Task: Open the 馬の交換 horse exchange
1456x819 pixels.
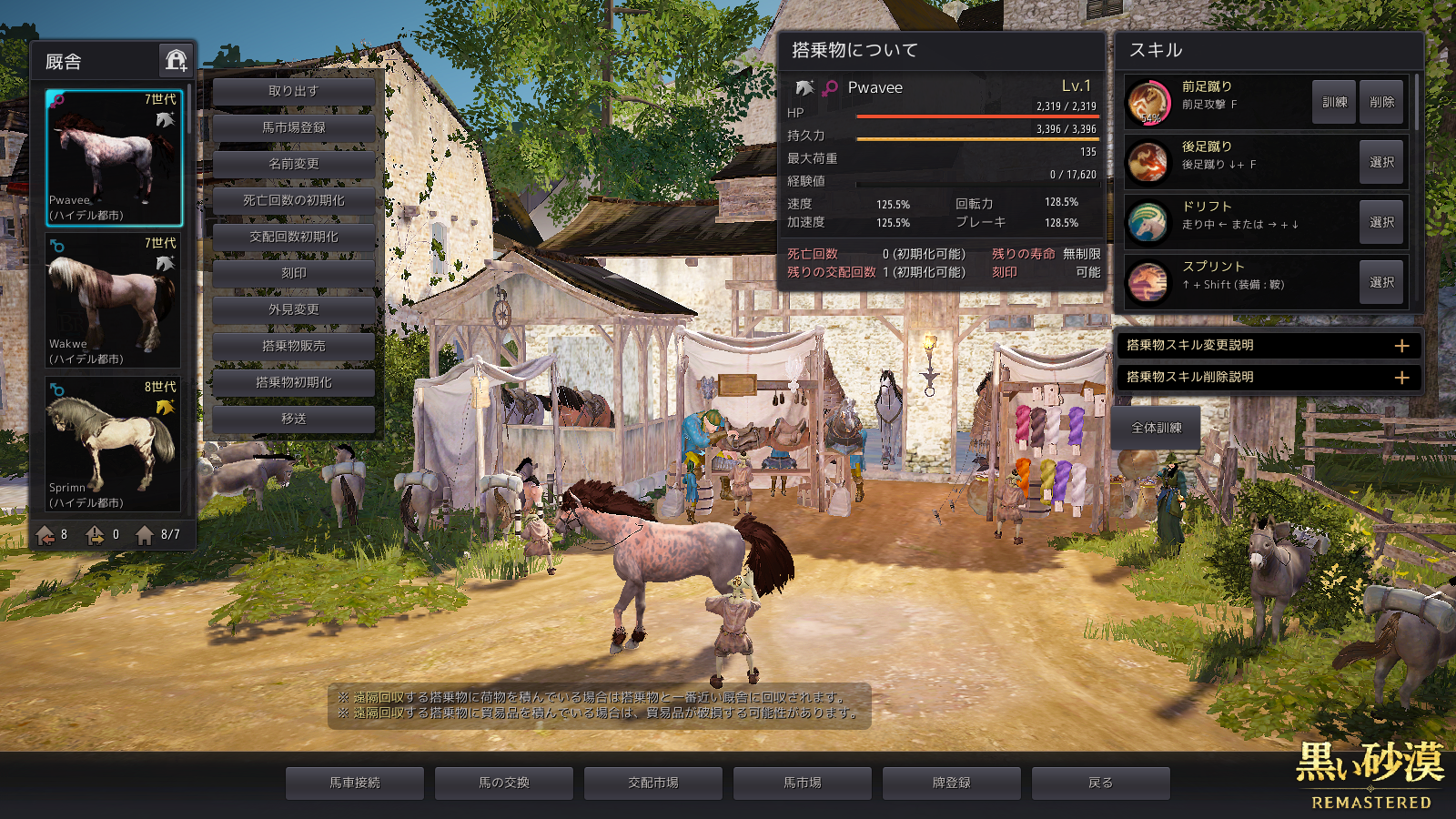Action: pos(504,783)
